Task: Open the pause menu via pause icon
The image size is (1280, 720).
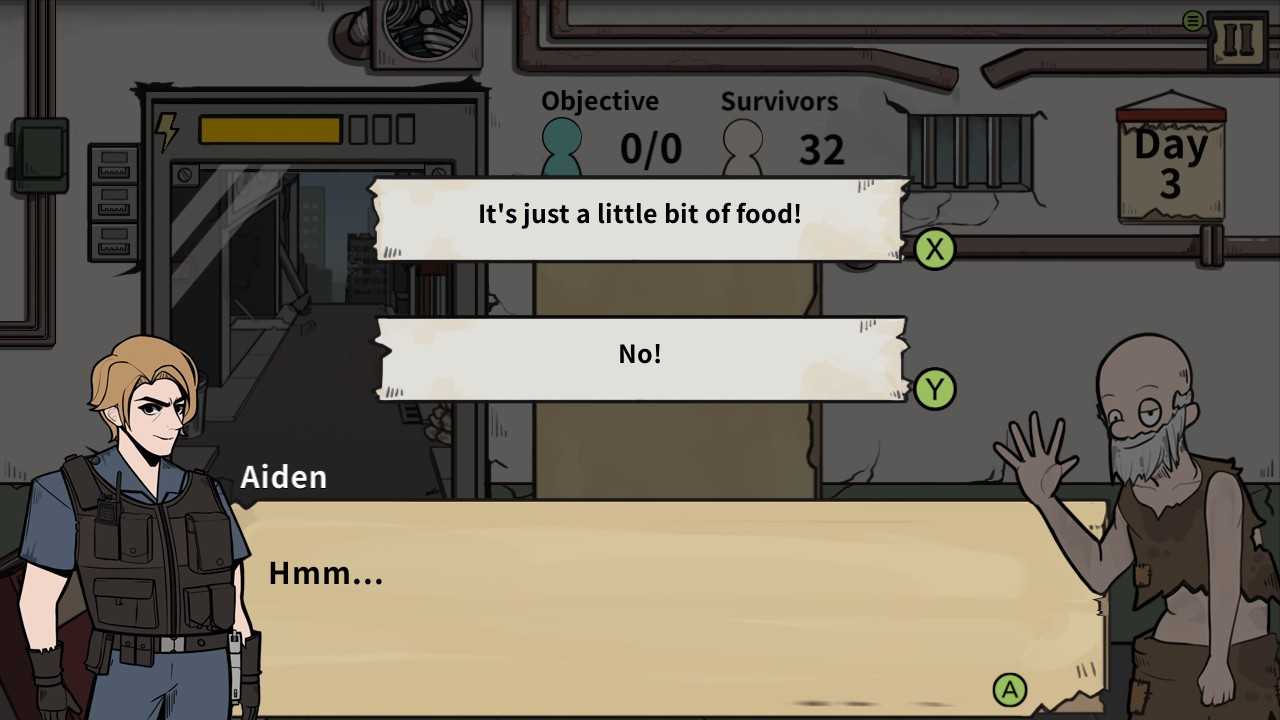Action: click(1238, 36)
